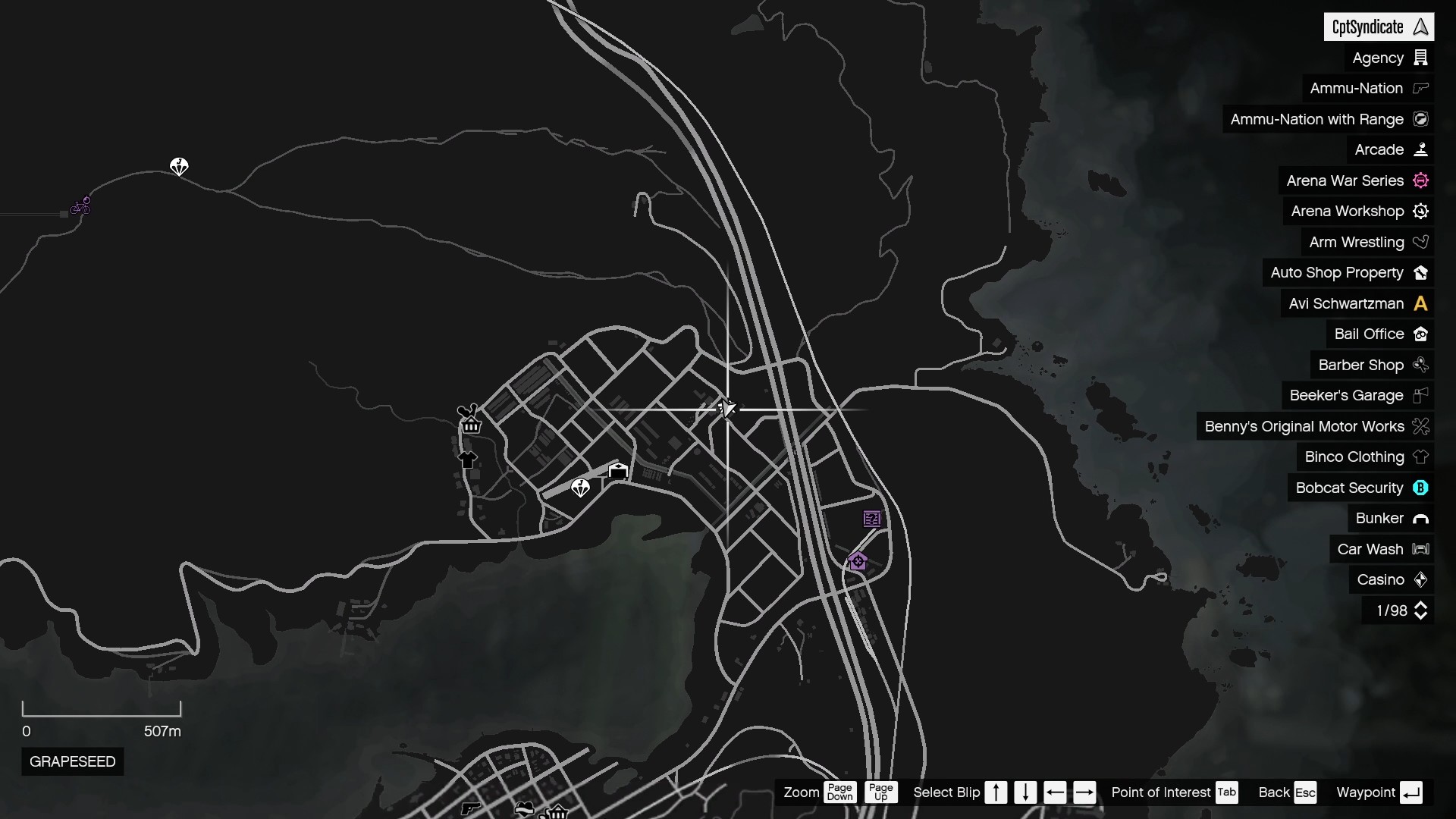1456x819 pixels.
Task: Click the Casino diamond icon
Action: [x=1422, y=579]
